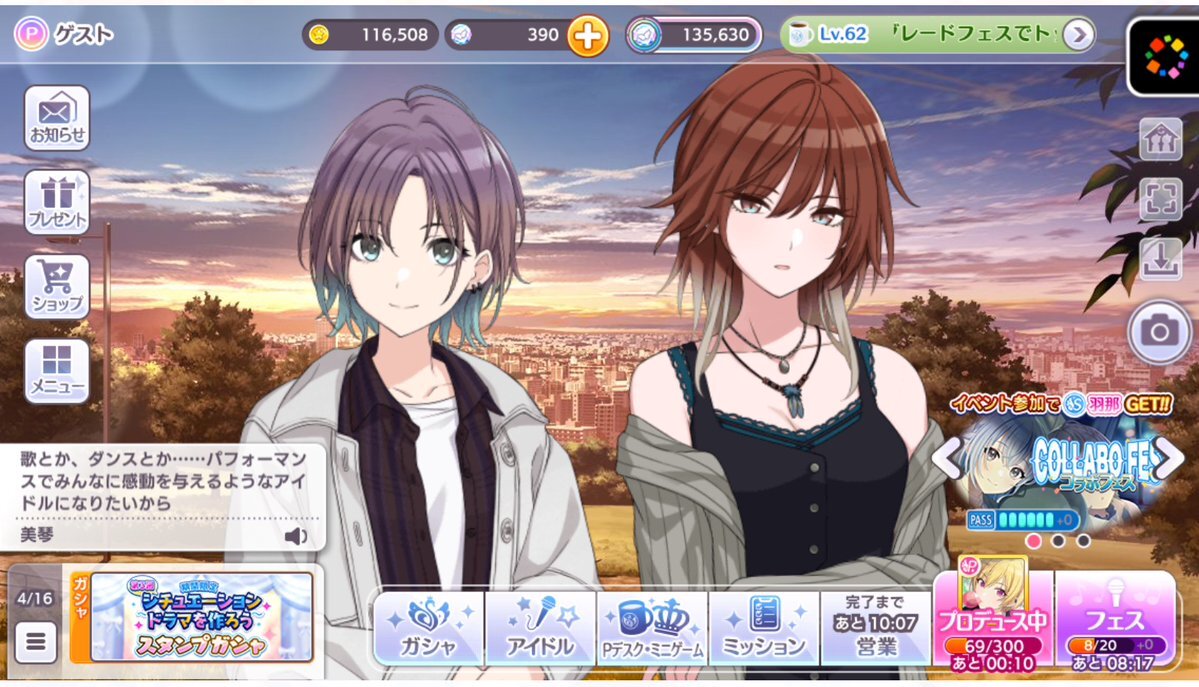Image resolution: width=1199 pixels, height=687 pixels.
Task: Show the previous event banner with left arrow
Action: click(945, 459)
